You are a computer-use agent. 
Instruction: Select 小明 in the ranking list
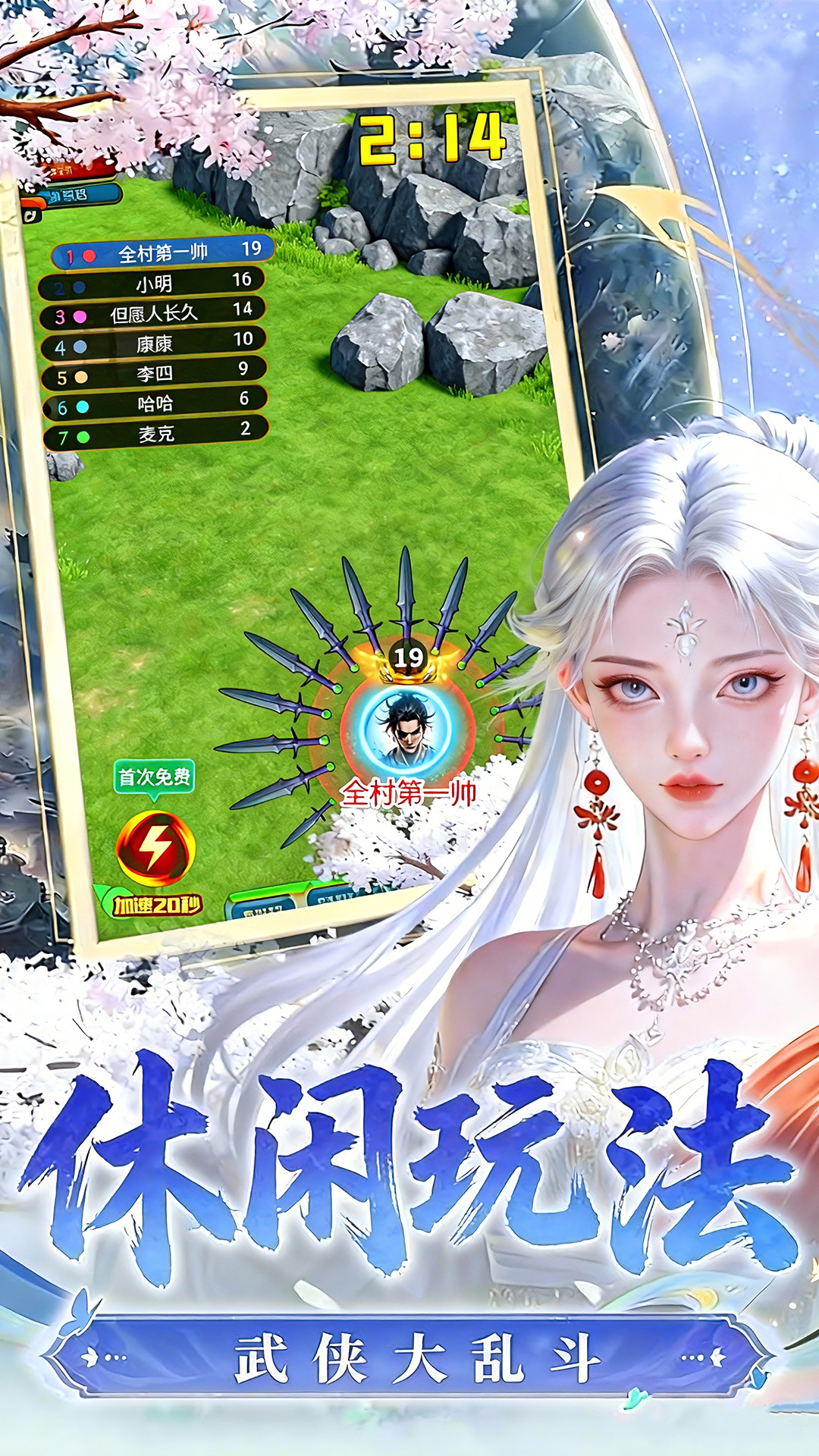[153, 283]
